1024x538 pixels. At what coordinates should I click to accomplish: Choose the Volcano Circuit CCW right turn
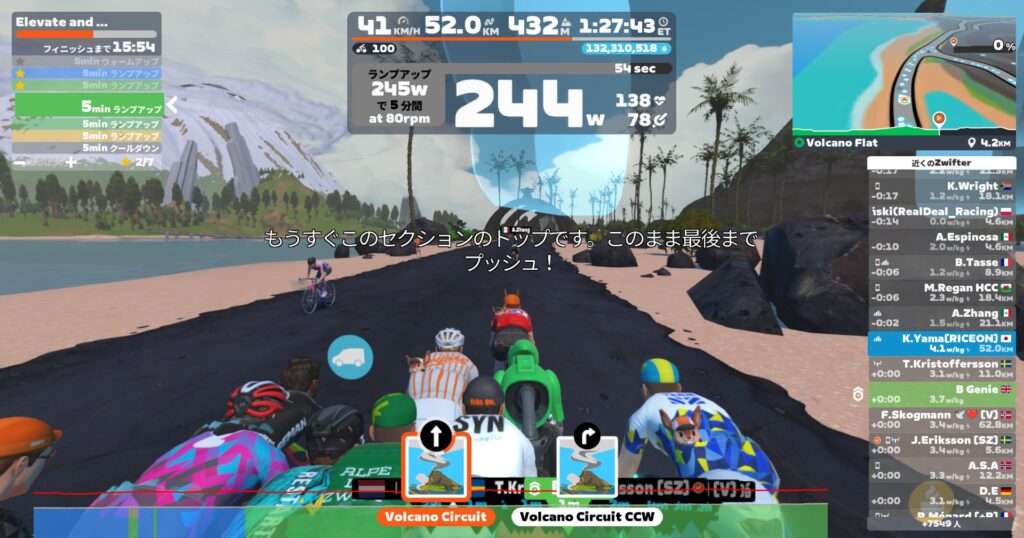585,465
